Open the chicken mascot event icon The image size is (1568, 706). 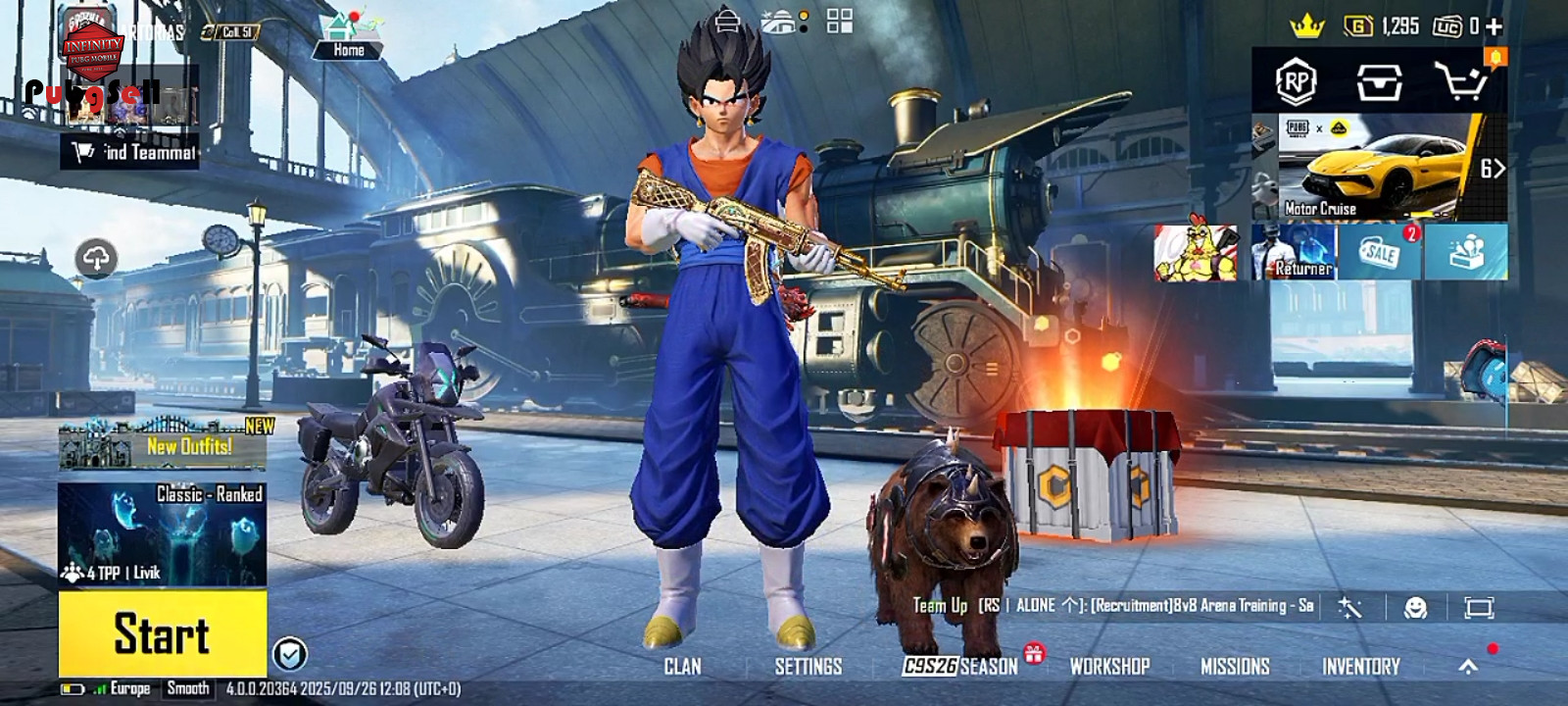tap(1196, 252)
